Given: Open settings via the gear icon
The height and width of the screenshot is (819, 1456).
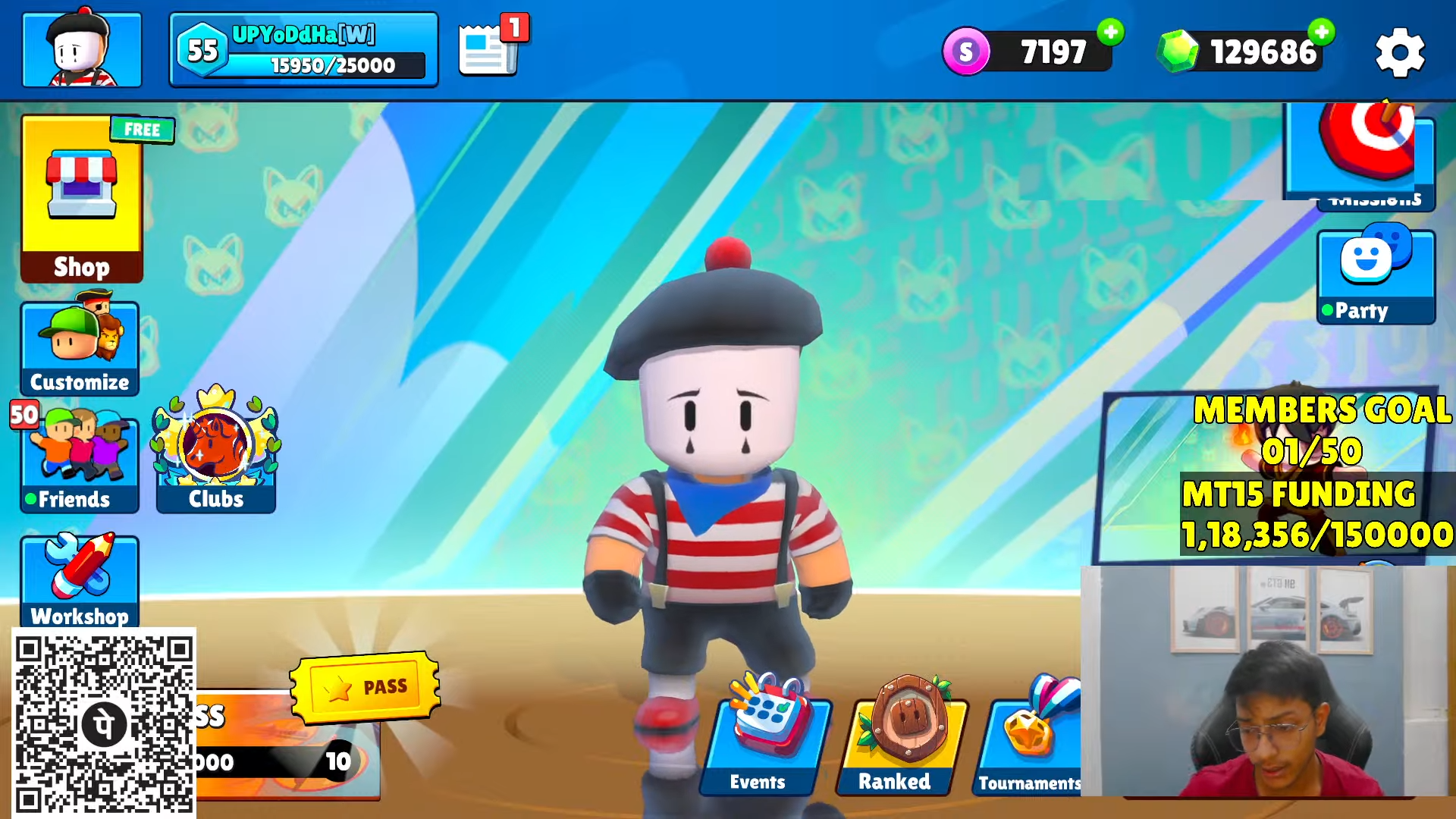Looking at the screenshot, I should [1400, 52].
